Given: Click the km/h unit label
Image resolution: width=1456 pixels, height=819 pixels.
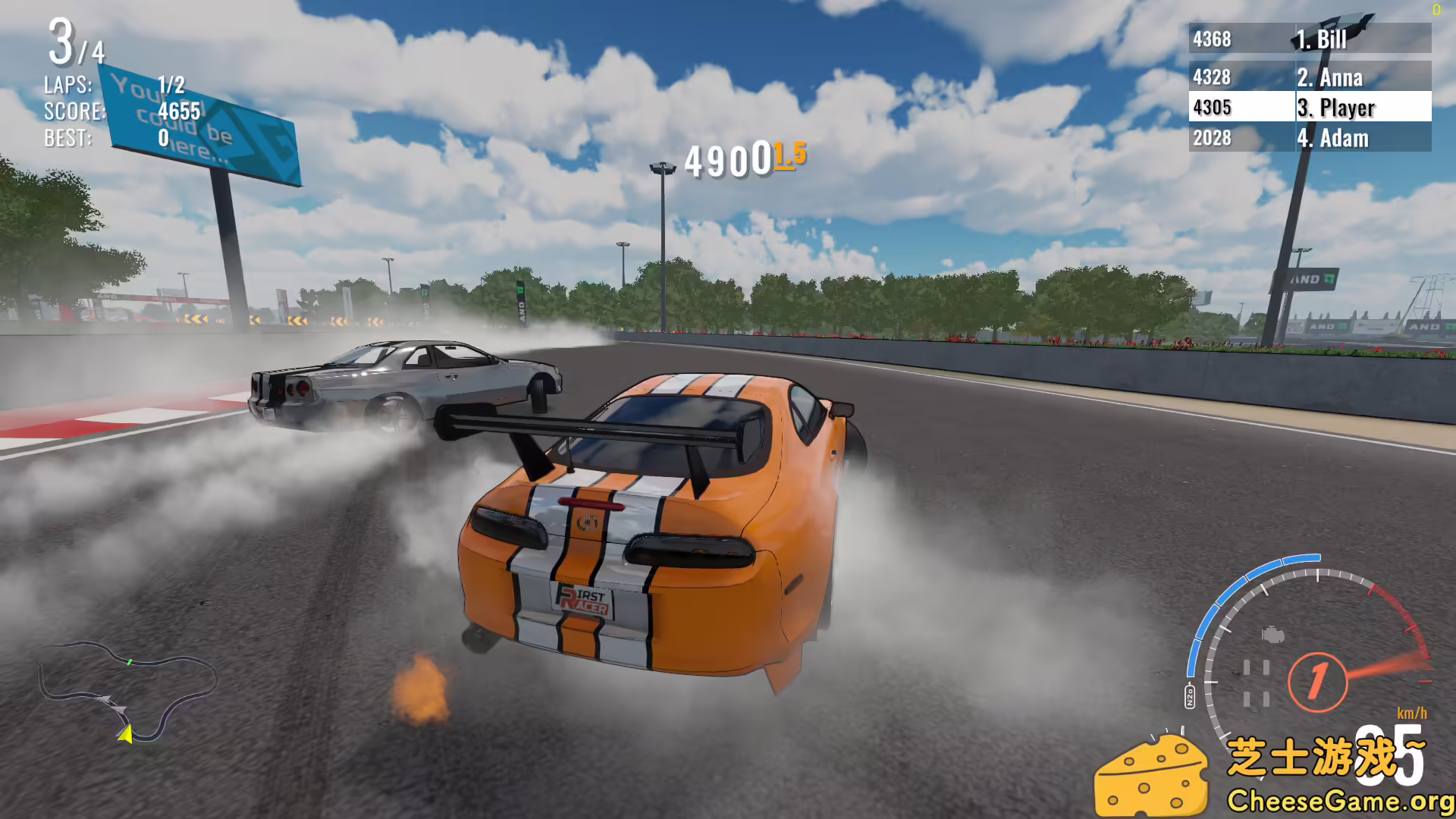Looking at the screenshot, I should (x=1412, y=713).
